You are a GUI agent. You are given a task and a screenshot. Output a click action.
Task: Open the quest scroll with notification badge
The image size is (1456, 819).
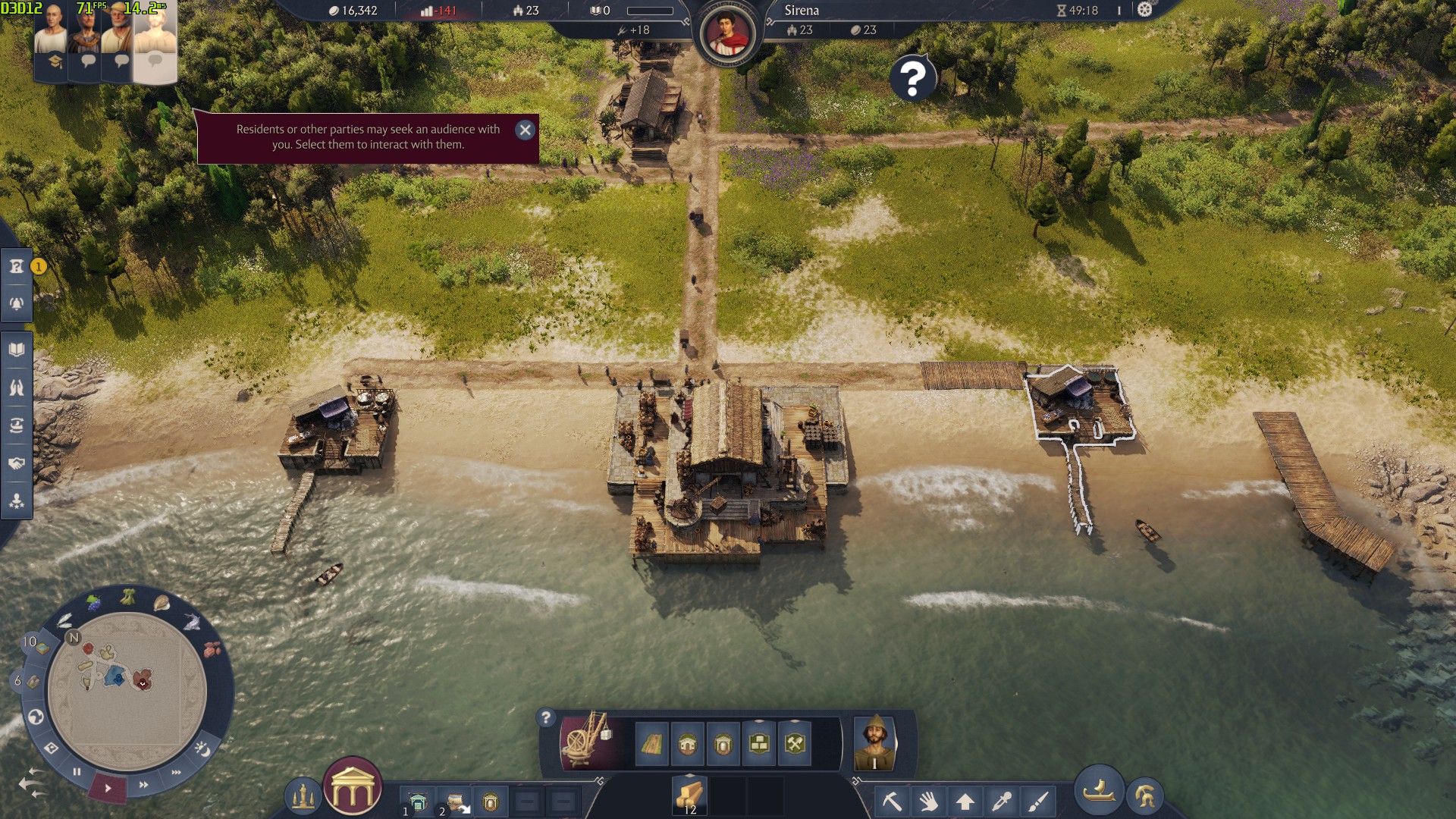coord(17,266)
